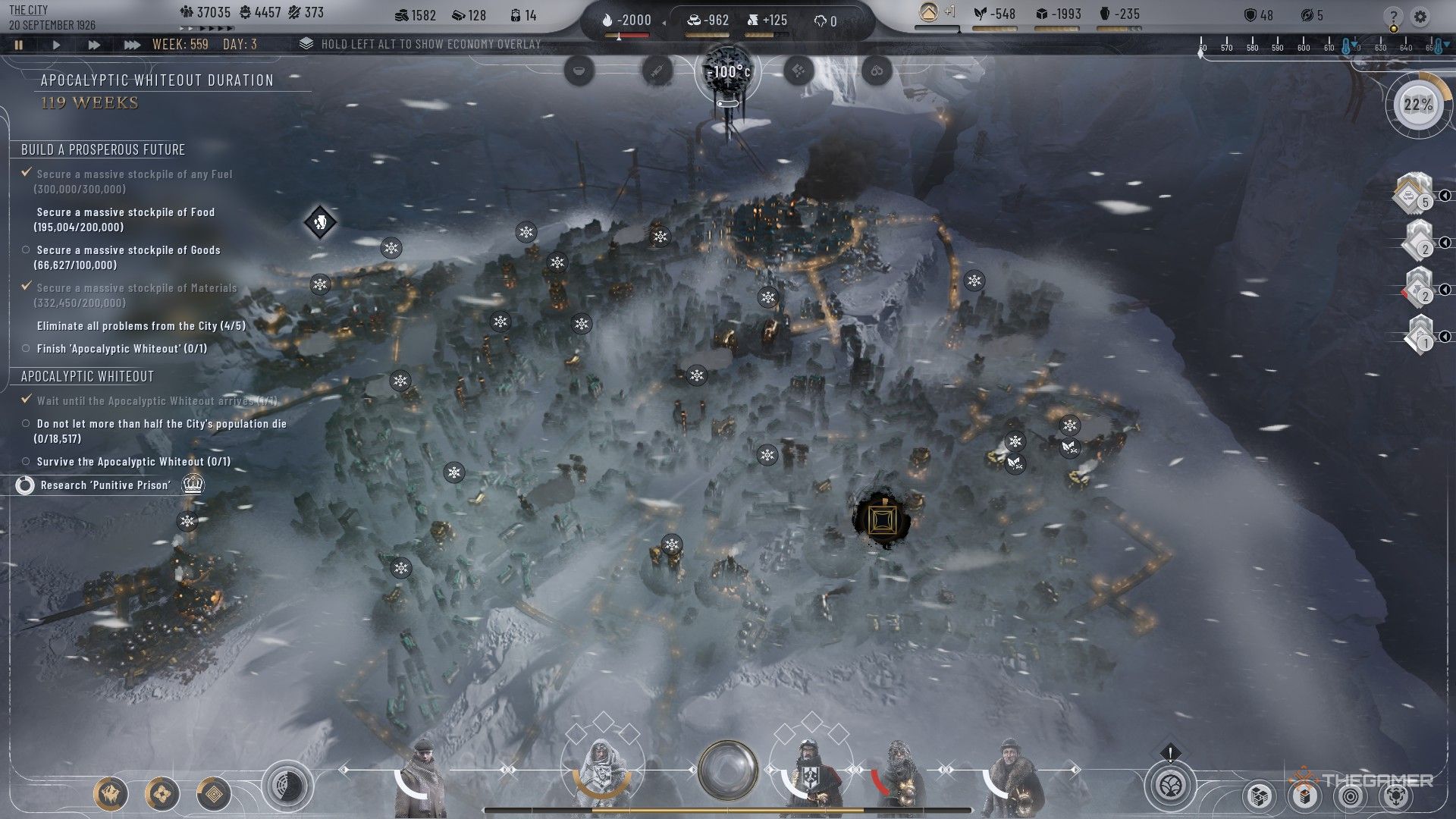Select the triple-arrow fastest speed
The height and width of the screenshot is (819, 1456).
[132, 45]
